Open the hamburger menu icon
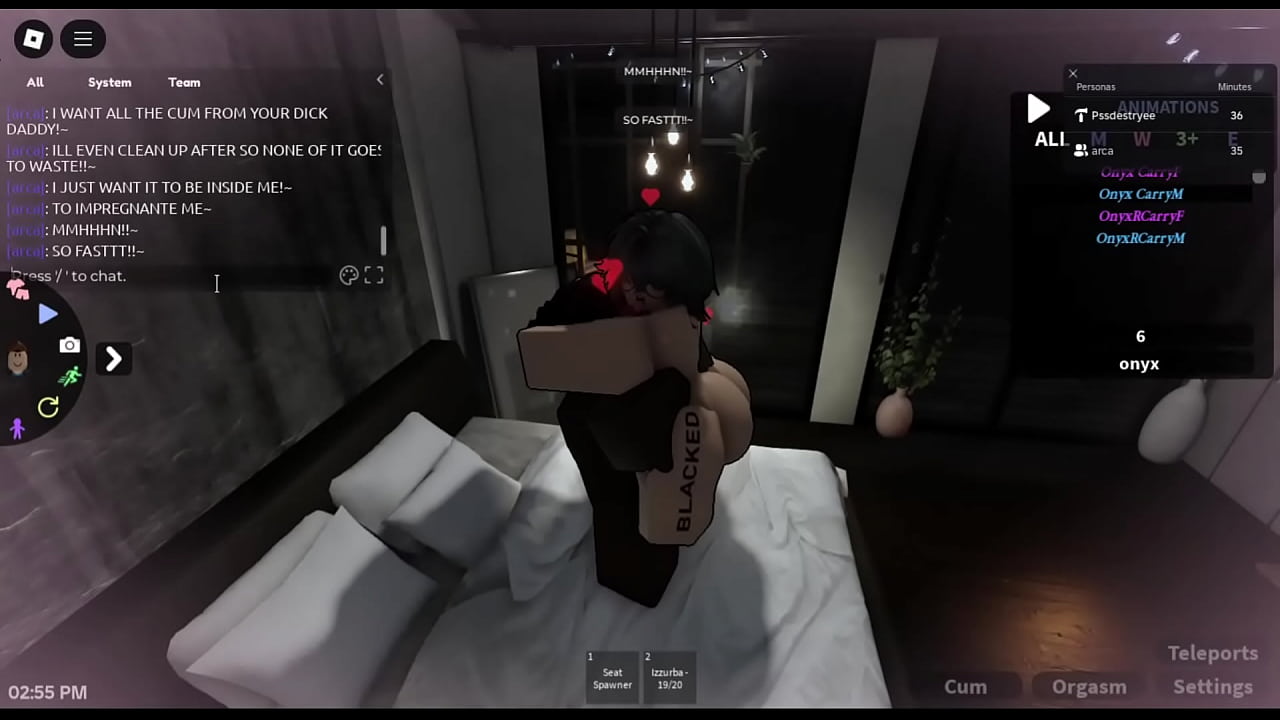 tap(83, 38)
